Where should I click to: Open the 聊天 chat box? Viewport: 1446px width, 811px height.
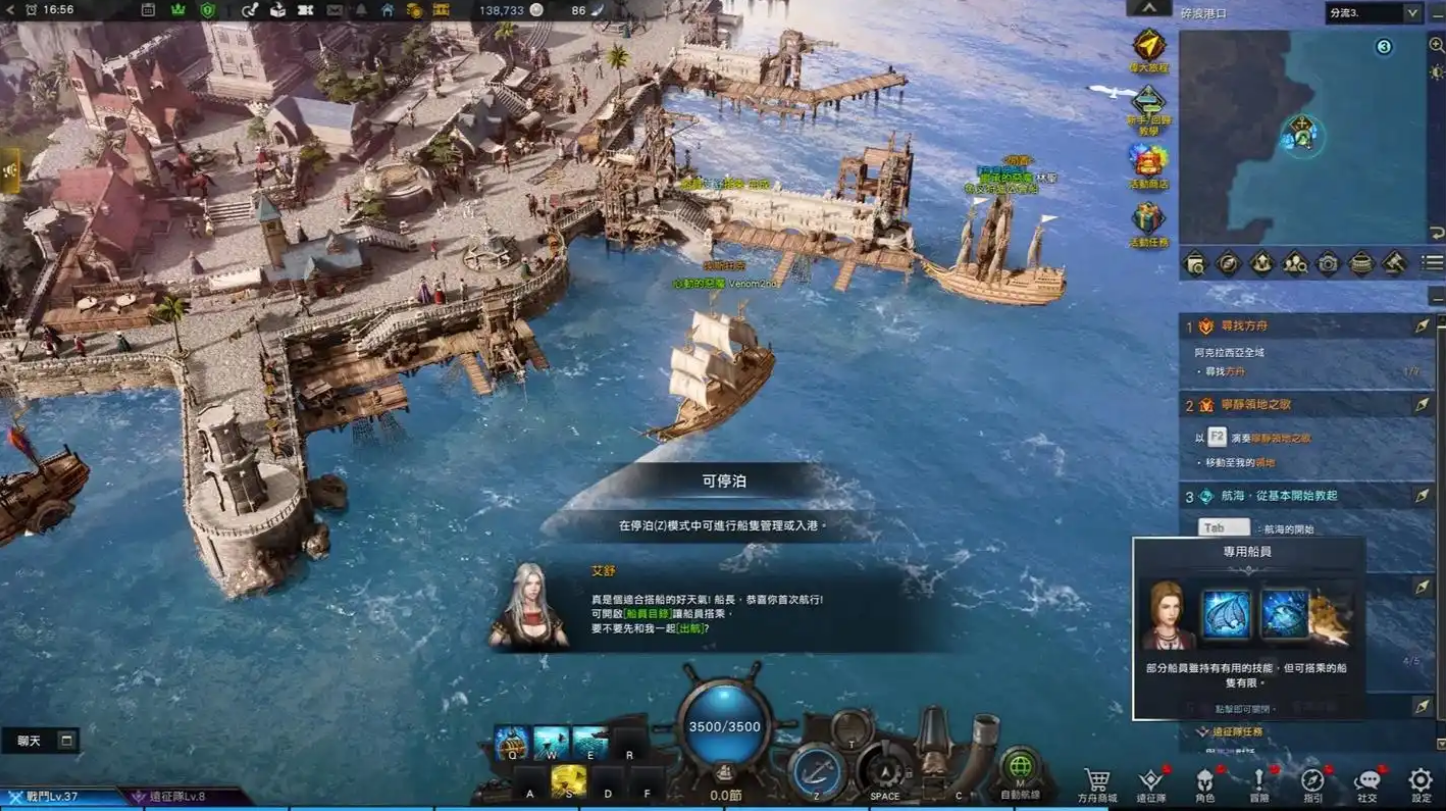40,741
